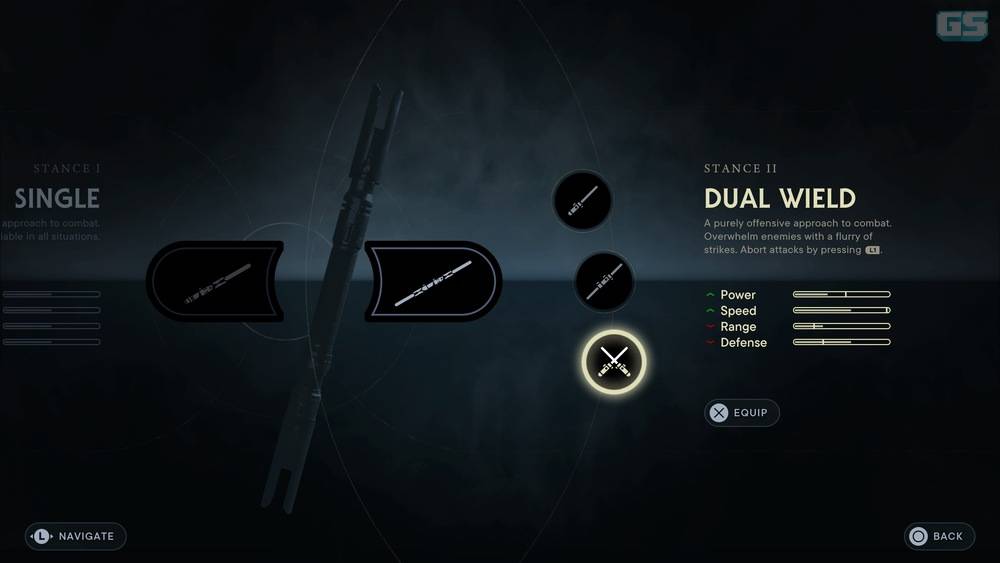The image size is (1000, 563).
Task: Choose the double-bladed stance circle icon
Action: point(603,281)
